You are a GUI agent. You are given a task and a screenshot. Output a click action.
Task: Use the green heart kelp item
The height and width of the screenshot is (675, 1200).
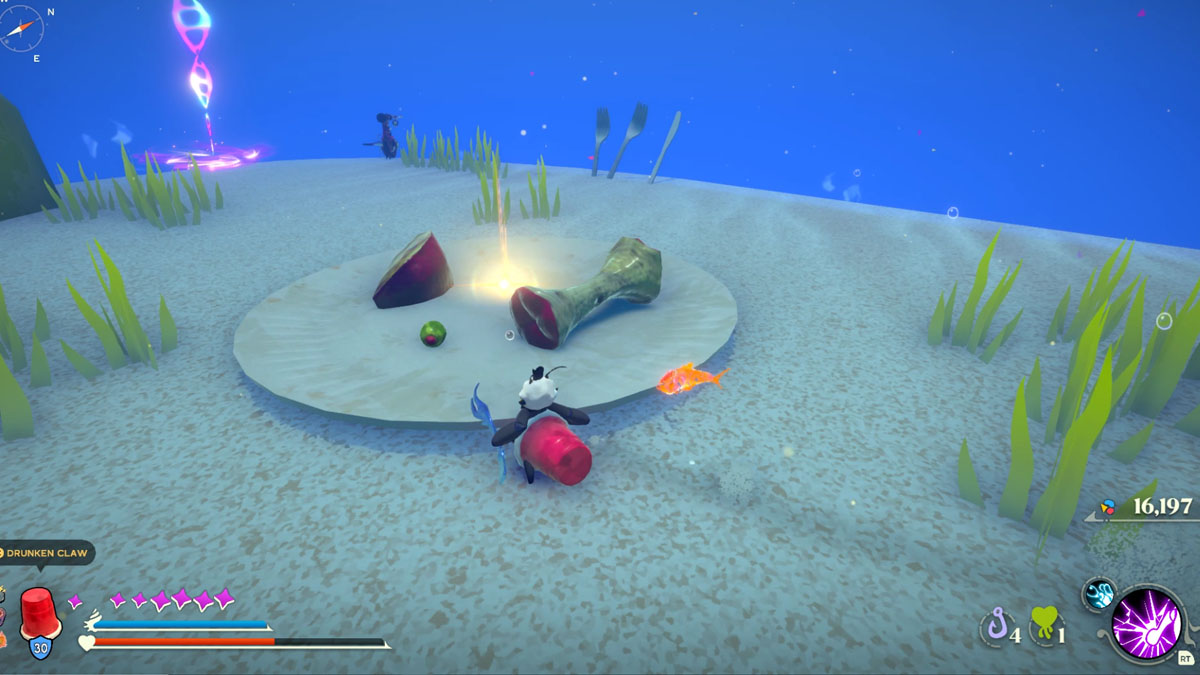coord(1044,627)
